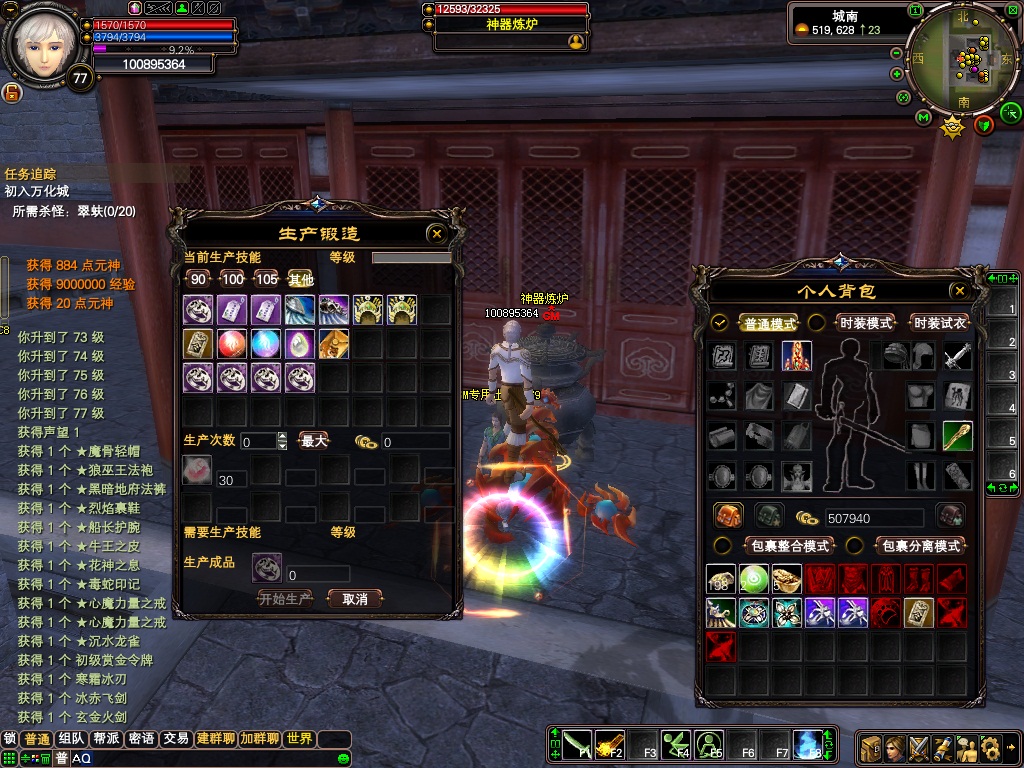Open the 时装试衣 fitting room

coord(940,323)
